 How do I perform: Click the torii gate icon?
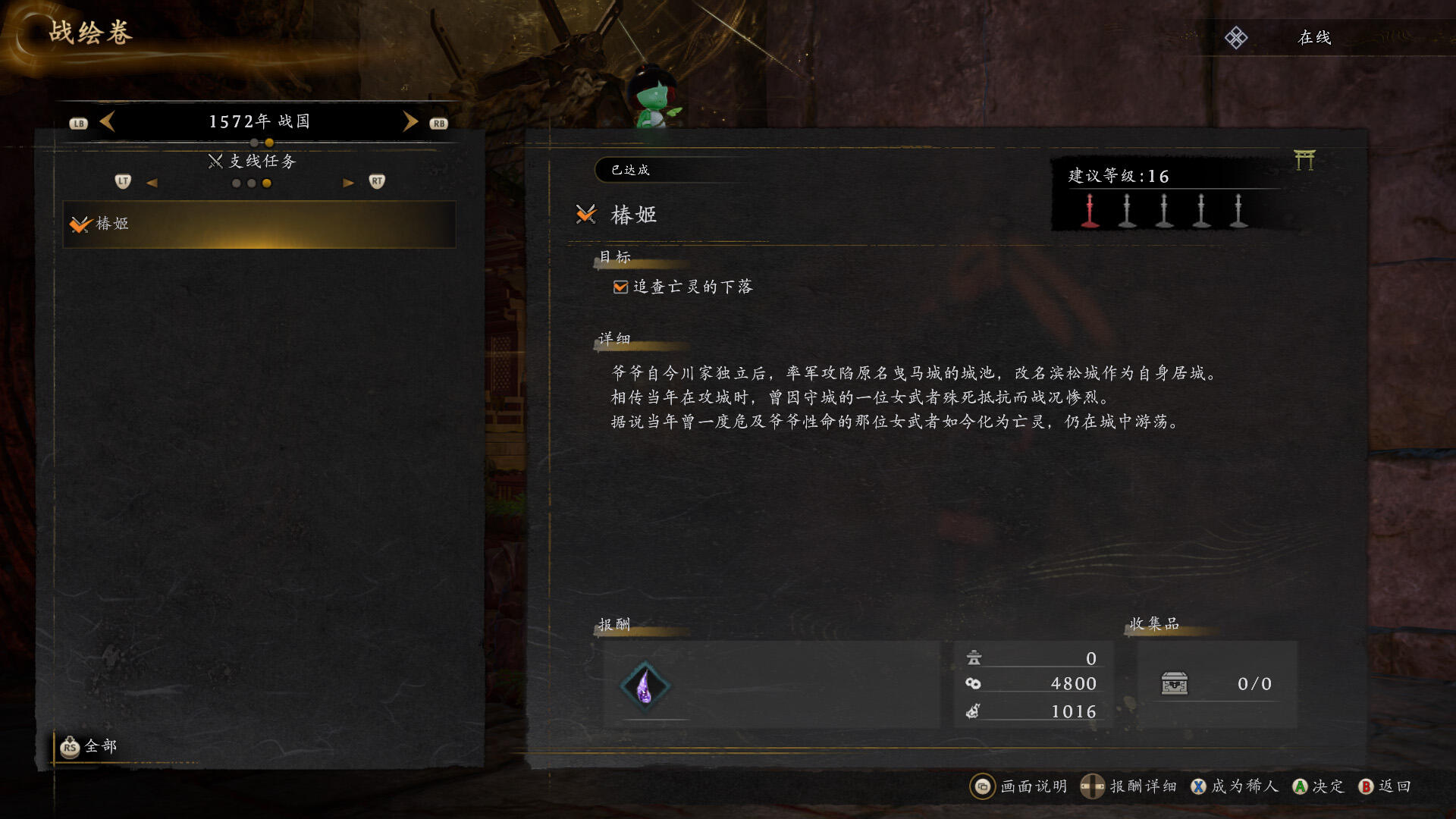pos(1304,160)
